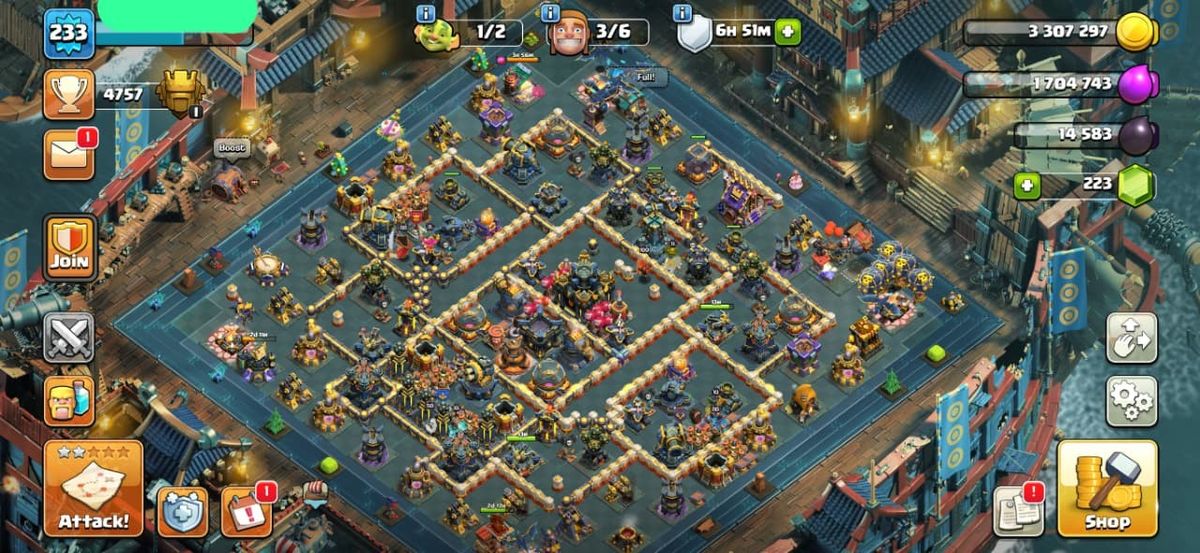Image resolution: width=1200 pixels, height=553 pixels.
Task: View trophy rankings via trophy icon
Action: click(x=69, y=95)
